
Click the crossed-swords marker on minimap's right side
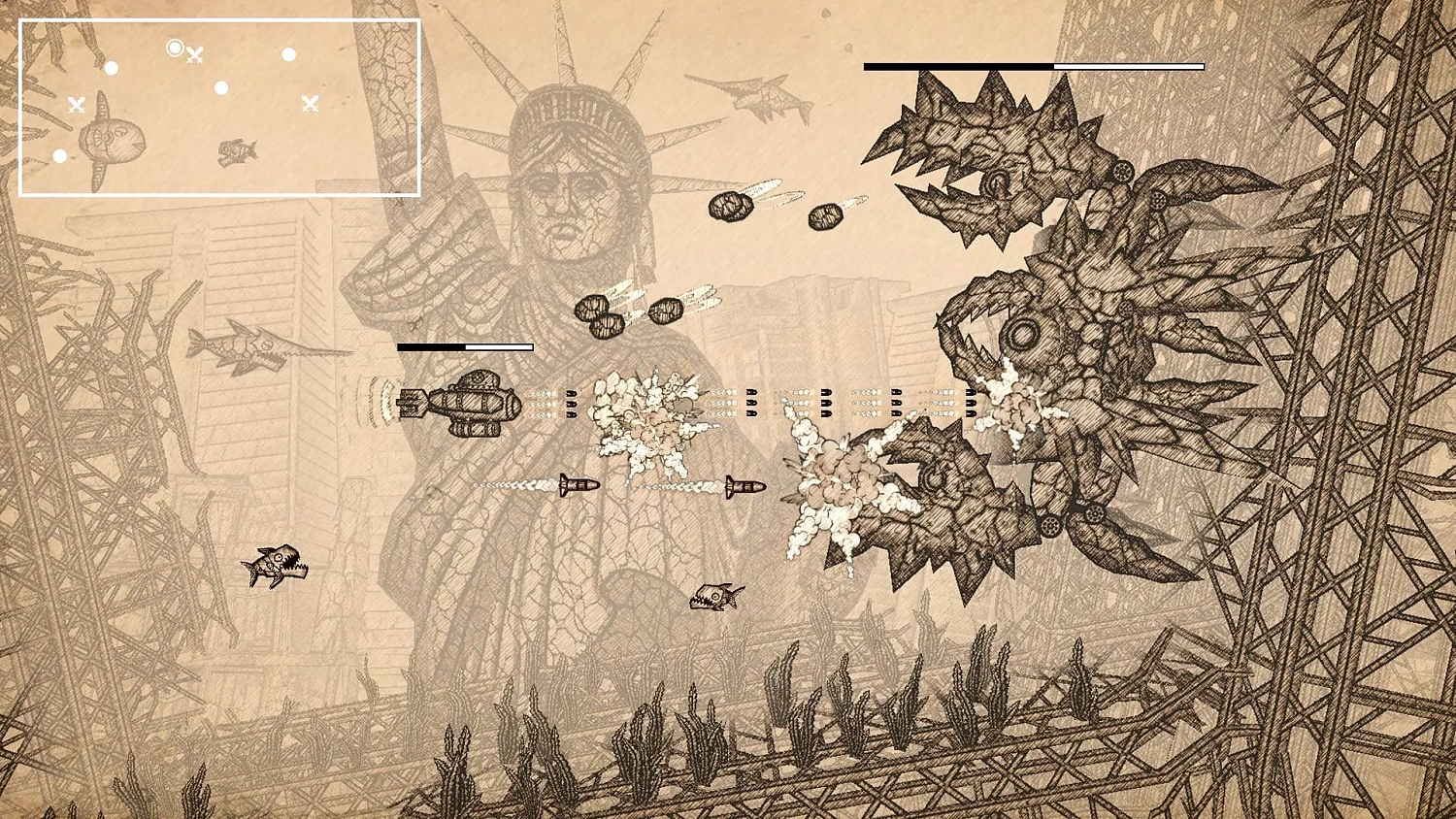(x=312, y=102)
